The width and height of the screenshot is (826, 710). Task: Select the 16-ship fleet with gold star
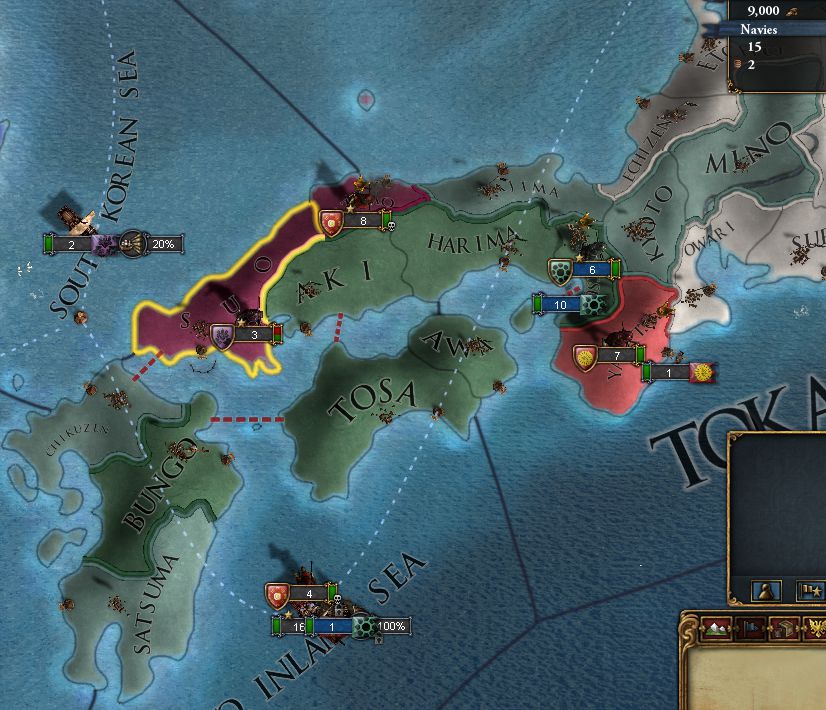293,627
